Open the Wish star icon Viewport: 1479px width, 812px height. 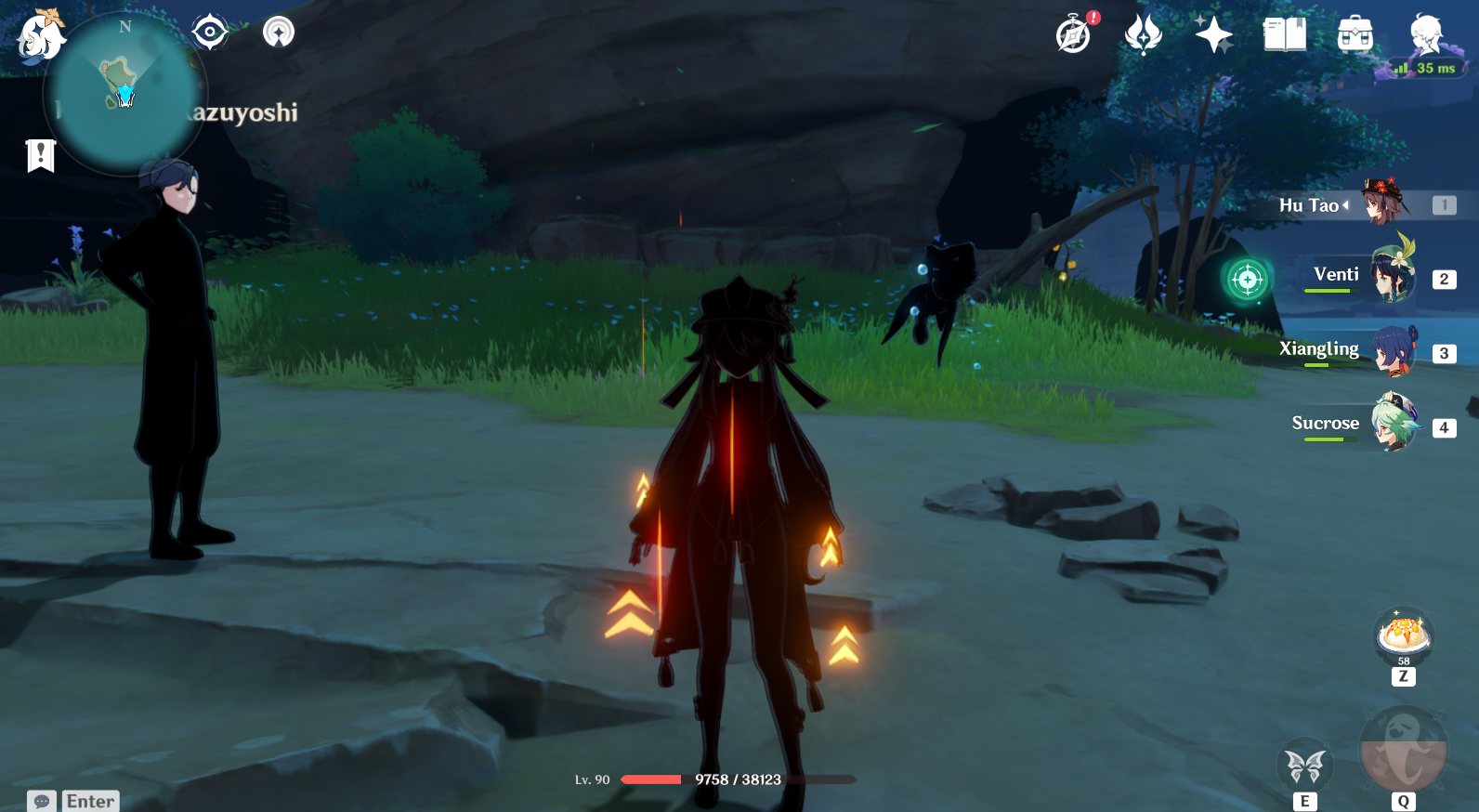click(x=1215, y=35)
